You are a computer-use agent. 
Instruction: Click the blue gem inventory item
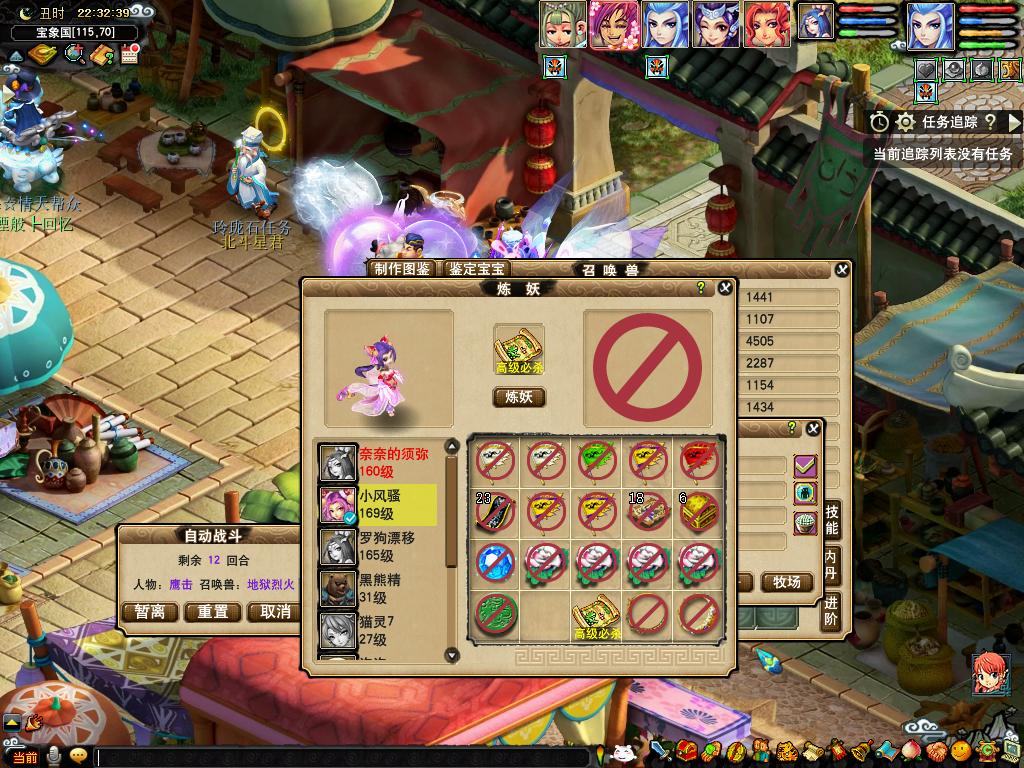point(495,561)
